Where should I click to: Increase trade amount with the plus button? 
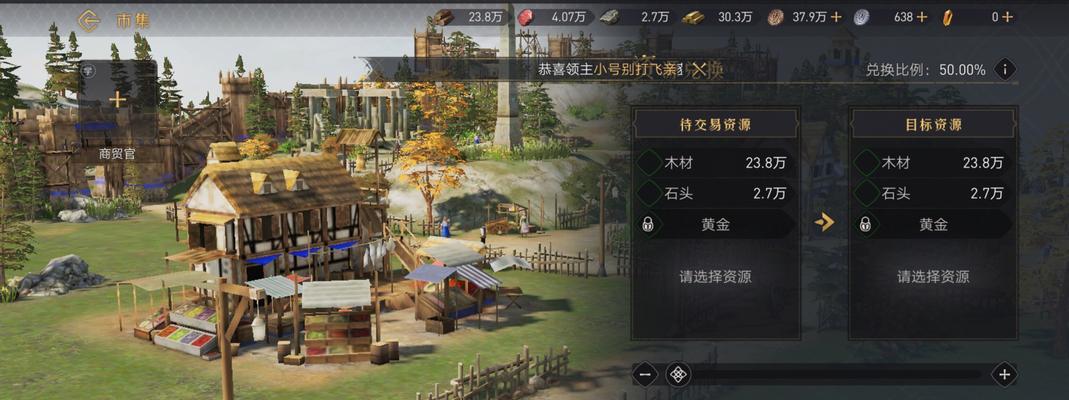[1004, 375]
